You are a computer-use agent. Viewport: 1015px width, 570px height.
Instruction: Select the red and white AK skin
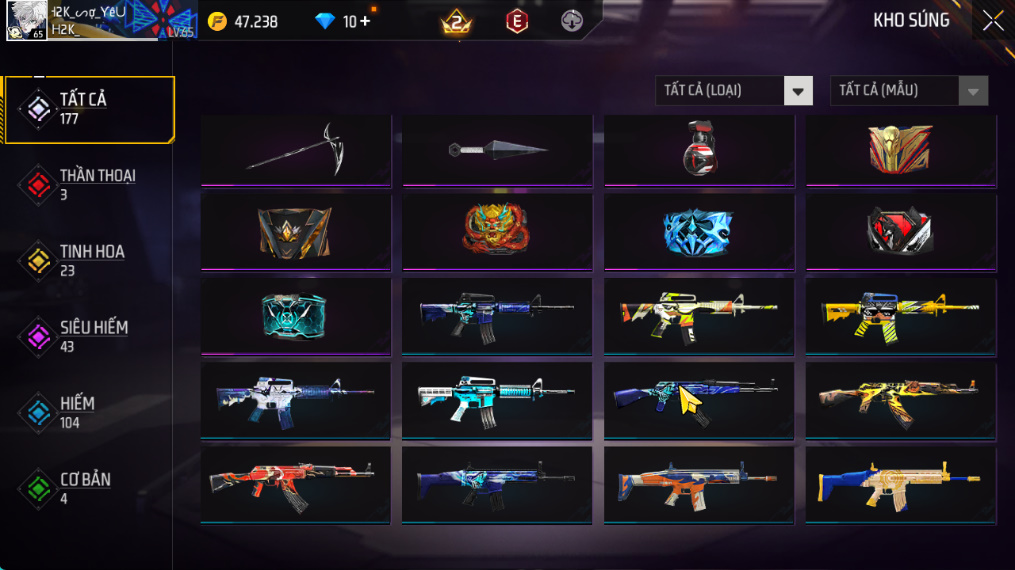[295, 483]
